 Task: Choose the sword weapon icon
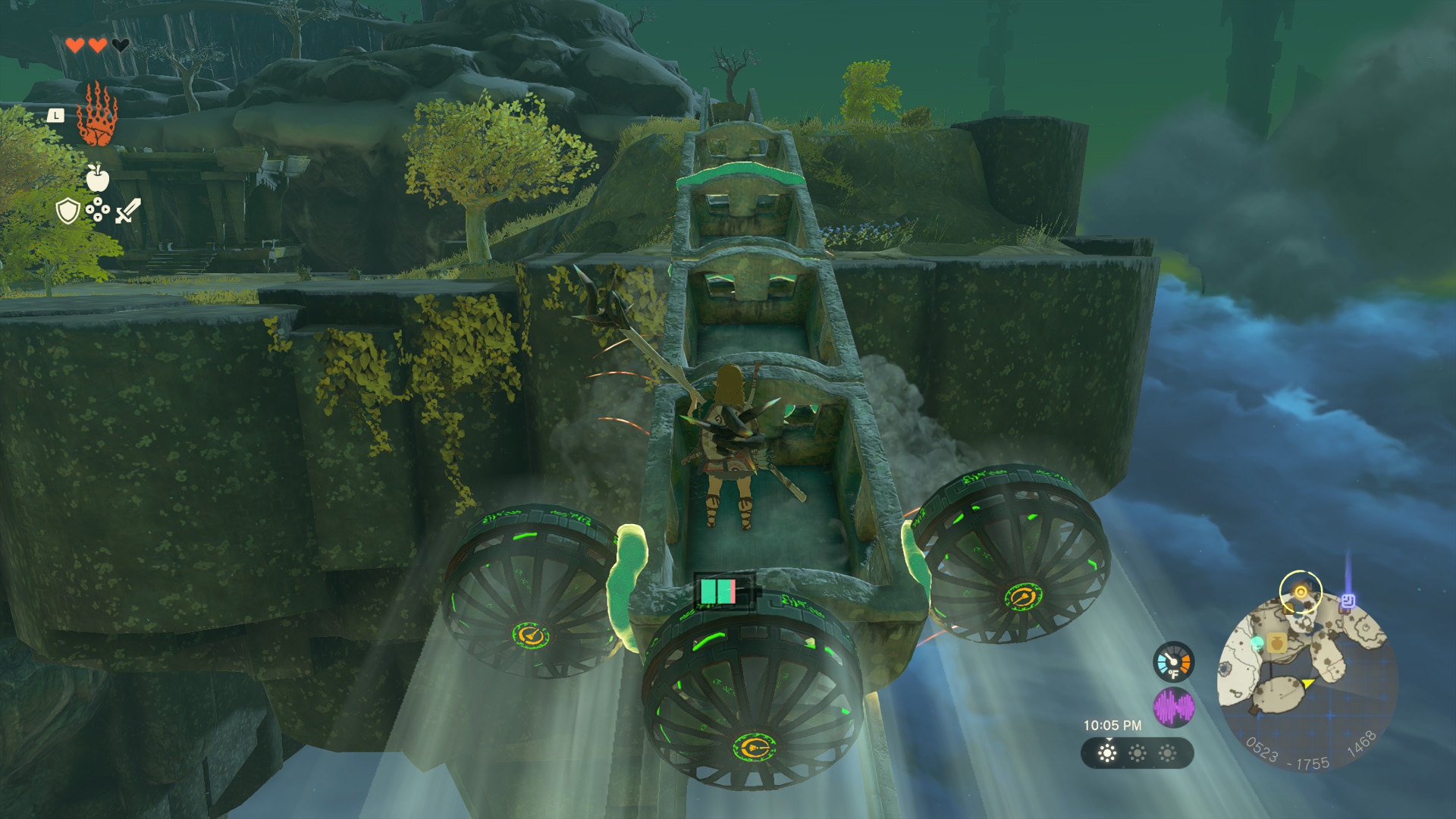pos(128,211)
